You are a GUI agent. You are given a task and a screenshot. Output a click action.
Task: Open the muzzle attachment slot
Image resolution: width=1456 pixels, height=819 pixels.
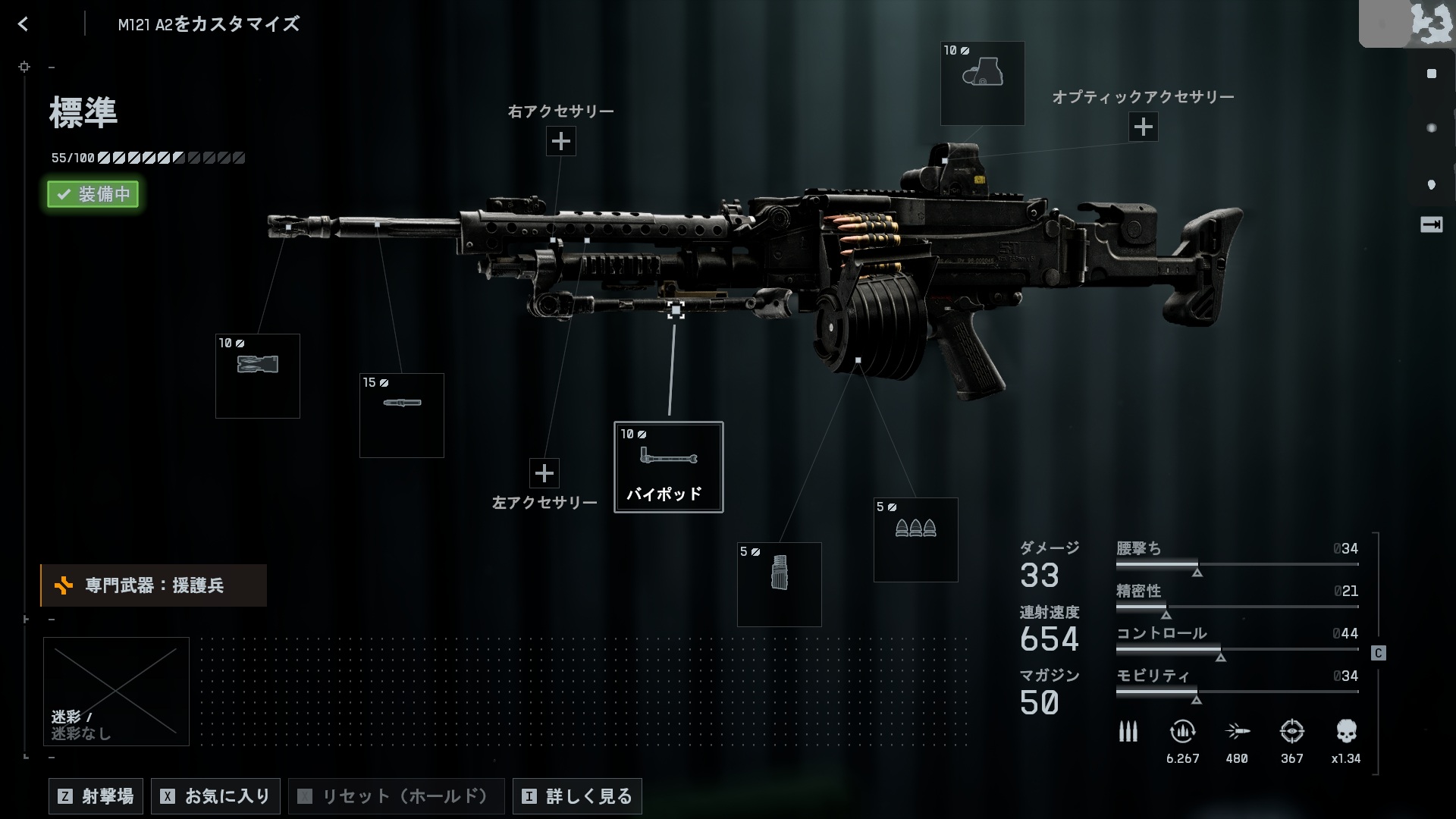tap(258, 376)
